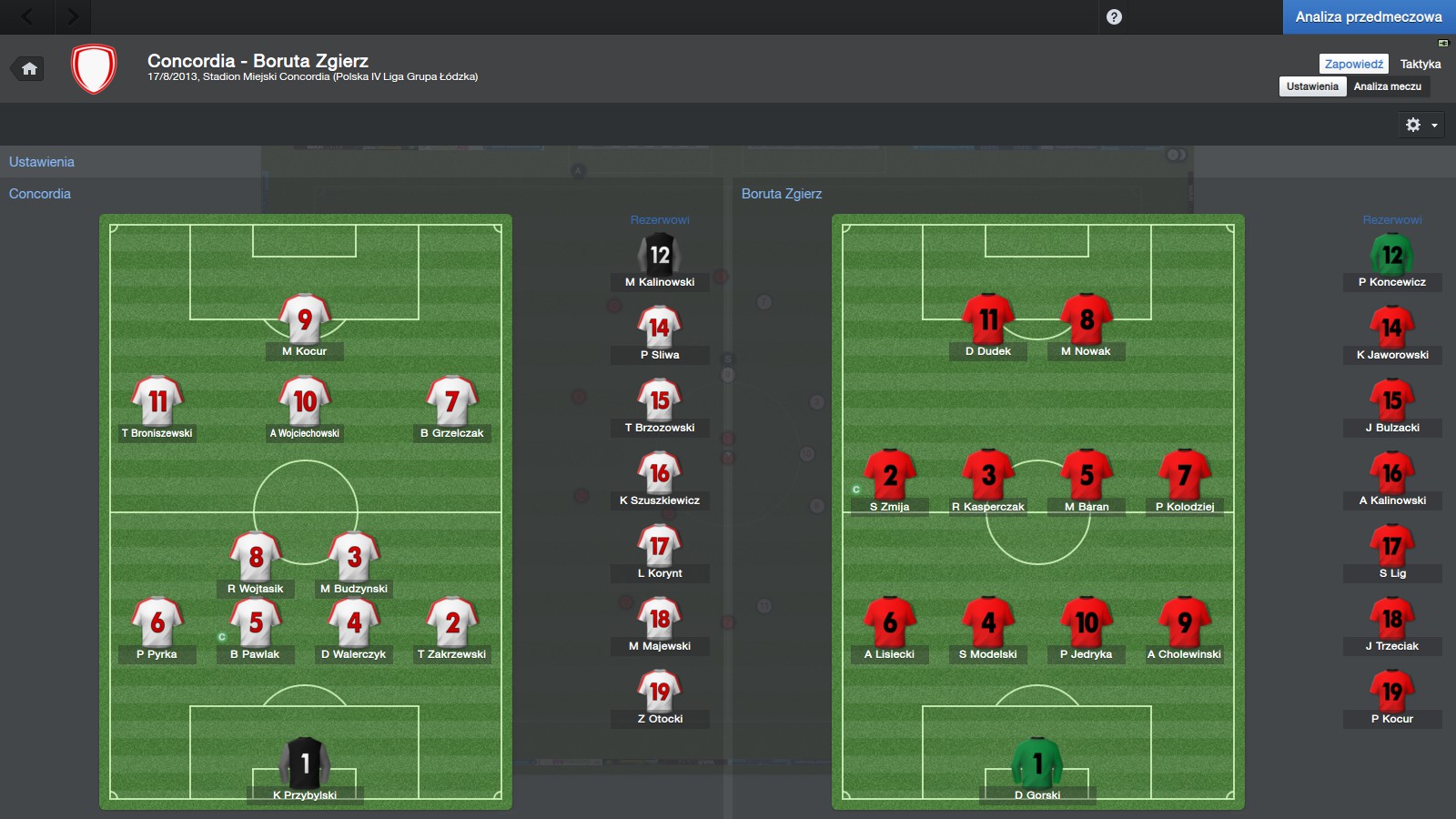The height and width of the screenshot is (819, 1456).
Task: Open the Boruta Zgierz team link
Action: 781,194
